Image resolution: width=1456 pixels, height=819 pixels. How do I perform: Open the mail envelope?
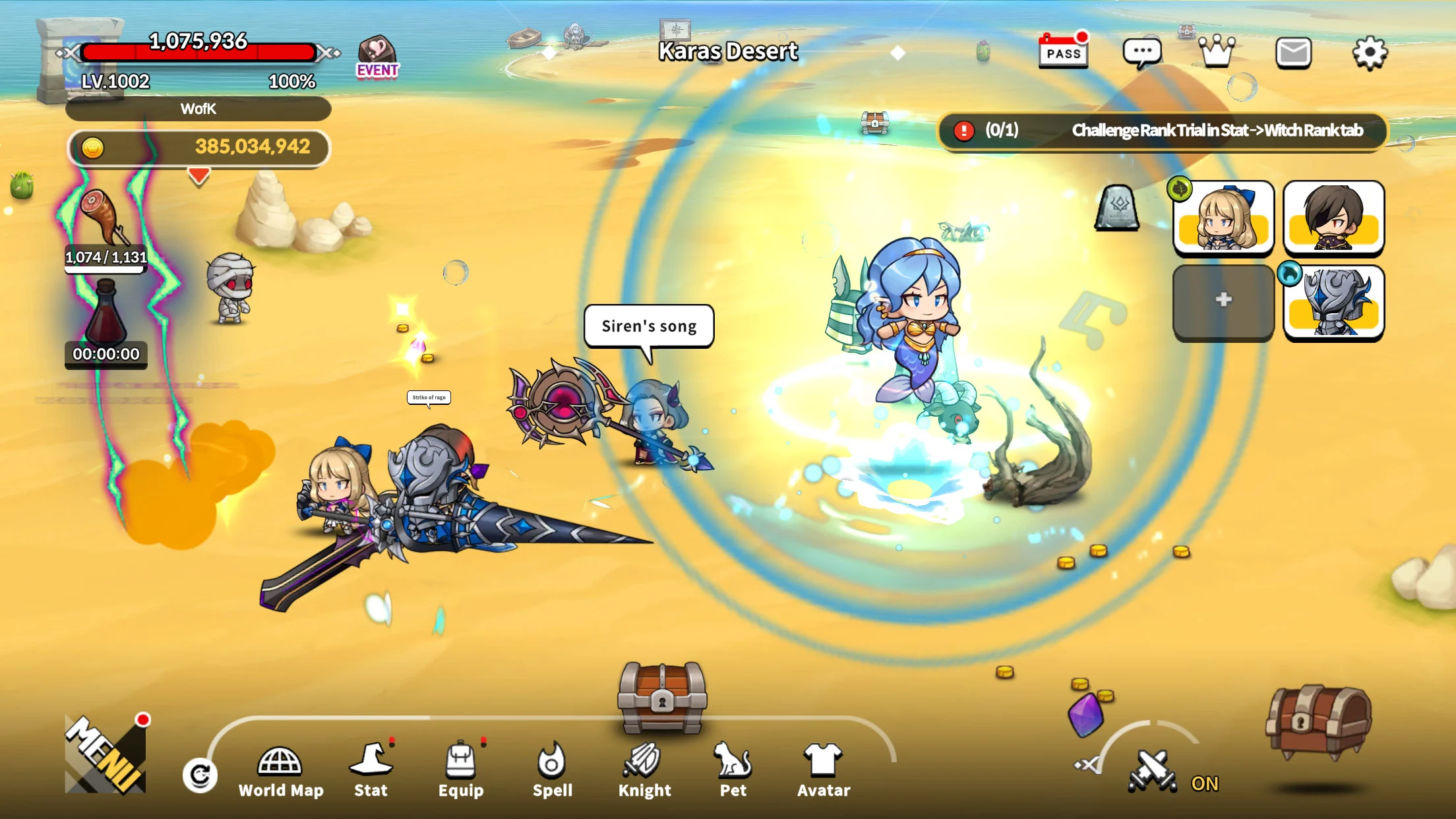coord(1293,53)
